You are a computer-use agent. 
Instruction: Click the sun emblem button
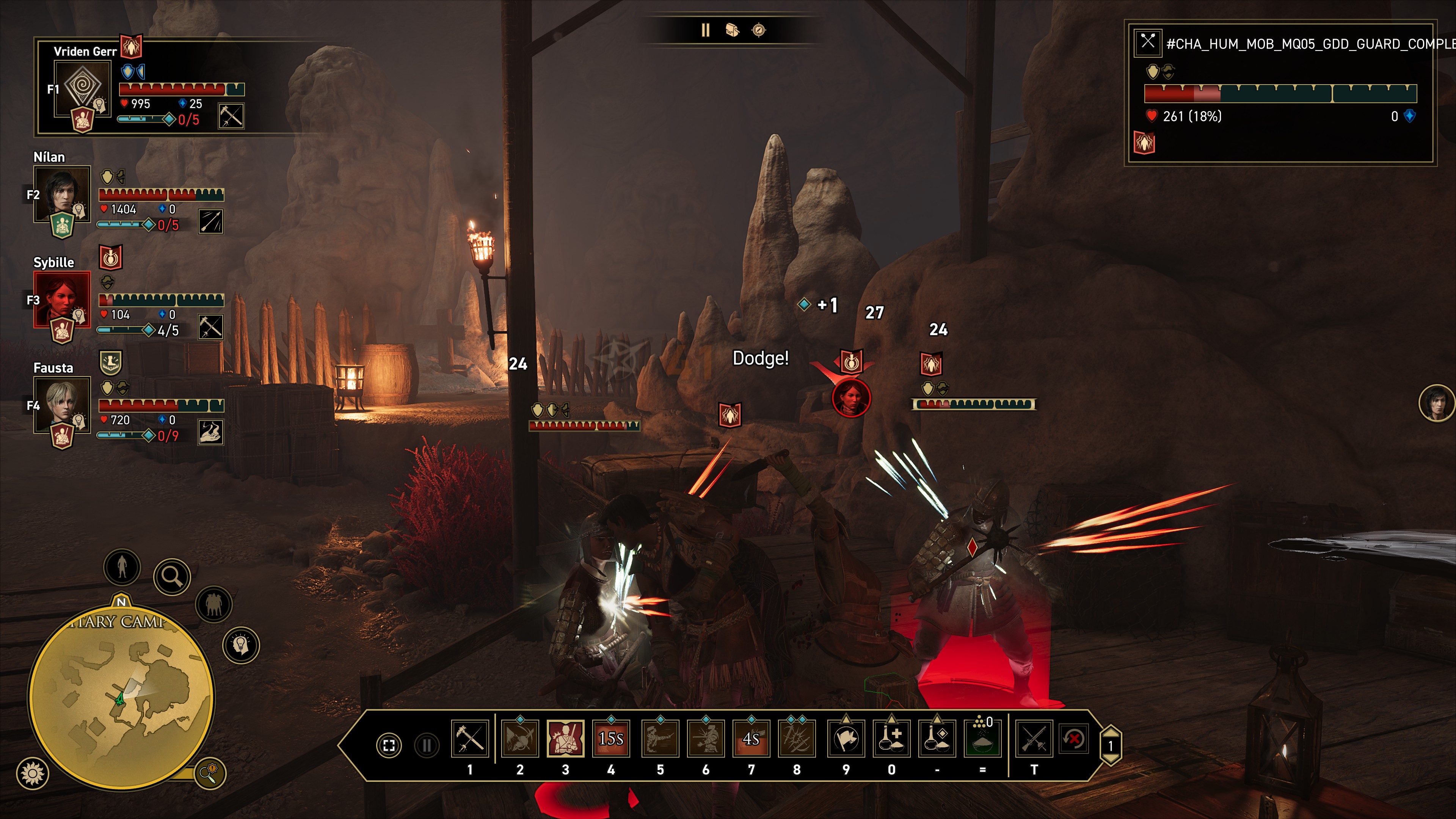(33, 773)
